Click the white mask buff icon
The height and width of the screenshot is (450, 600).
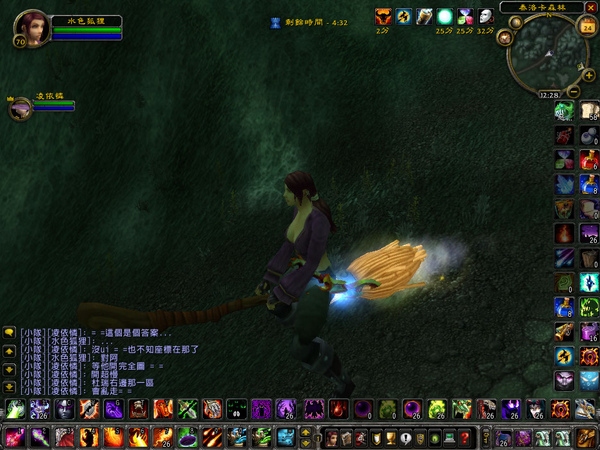(485, 16)
